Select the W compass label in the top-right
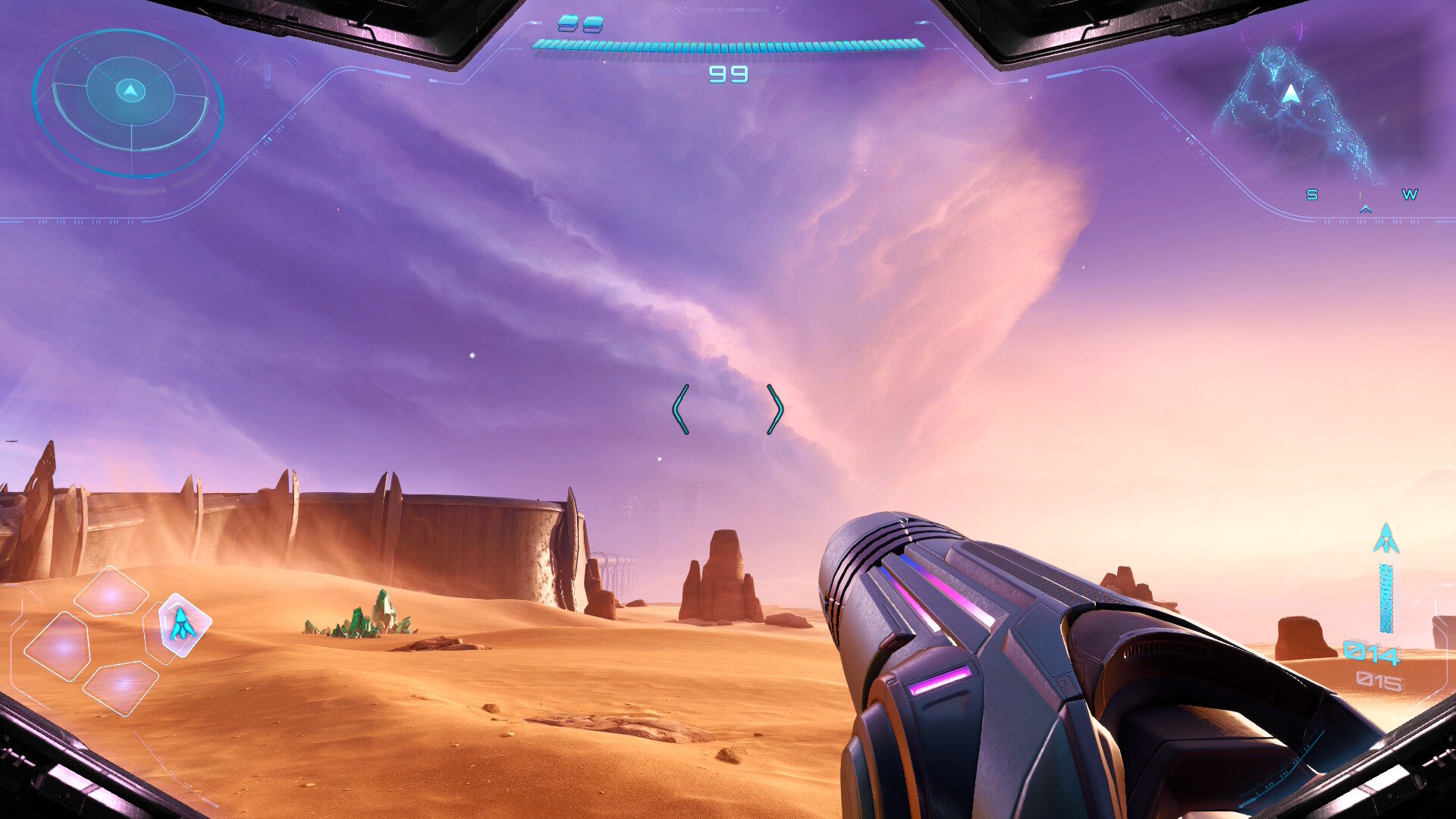Viewport: 1456px width, 819px height. (x=1409, y=196)
